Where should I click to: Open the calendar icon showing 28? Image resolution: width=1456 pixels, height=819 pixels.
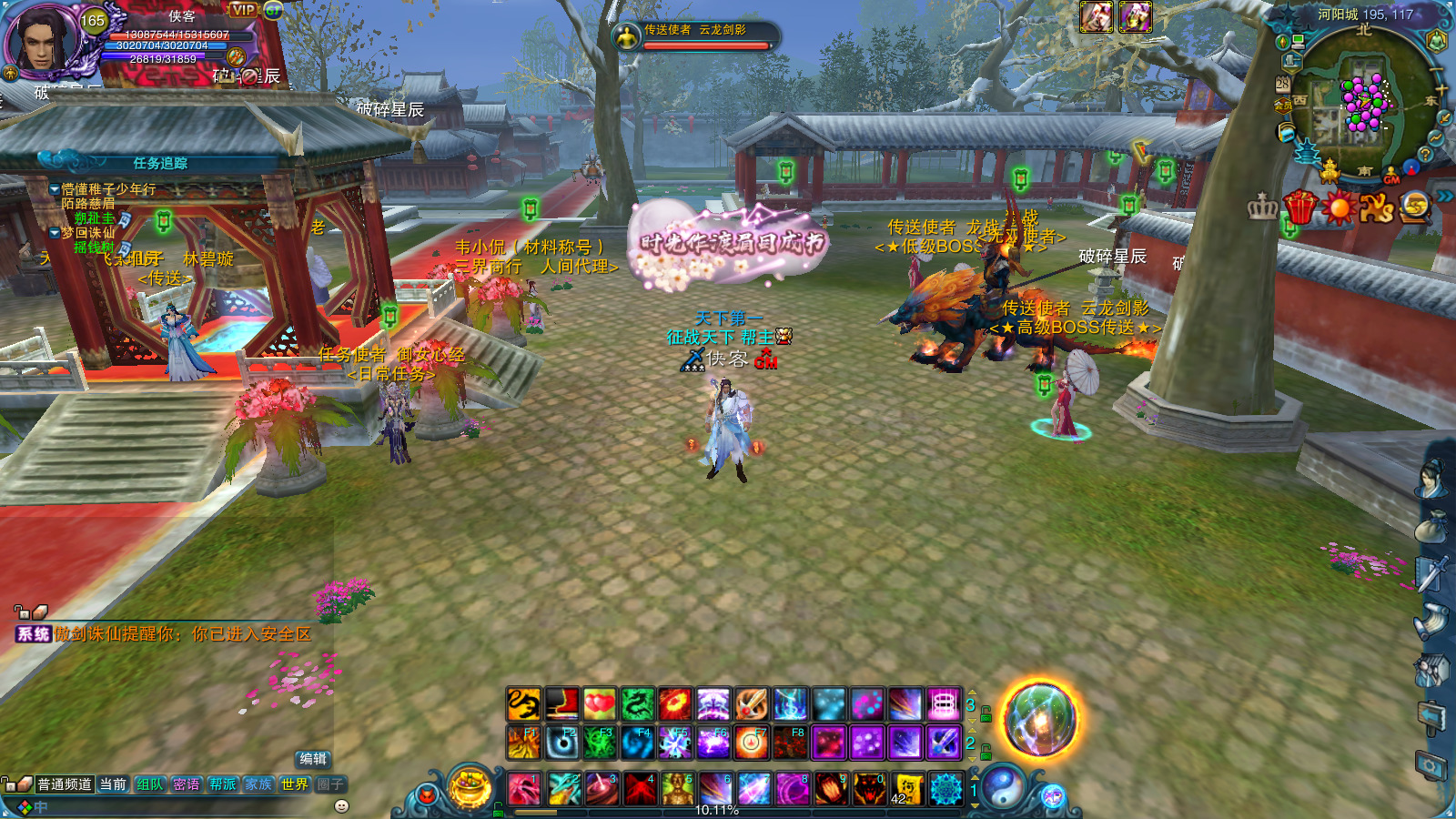pyautogui.click(x=1282, y=84)
